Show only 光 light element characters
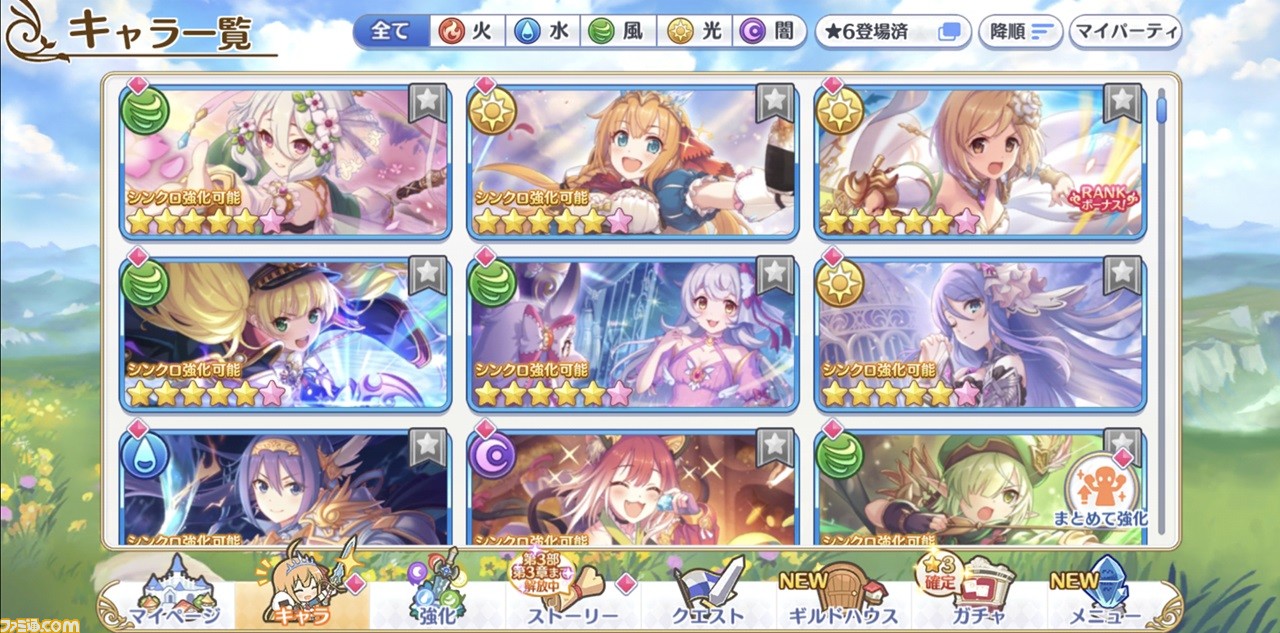 coord(694,31)
